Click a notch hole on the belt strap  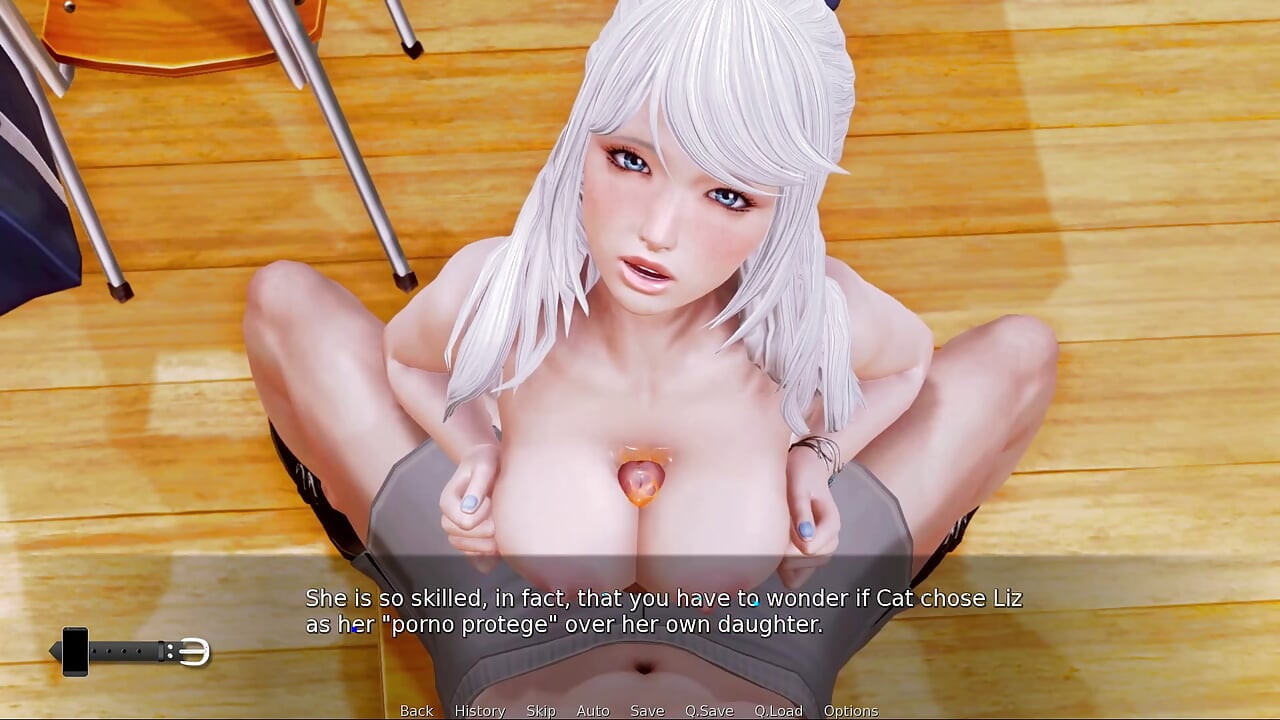pyautogui.click(x=124, y=650)
